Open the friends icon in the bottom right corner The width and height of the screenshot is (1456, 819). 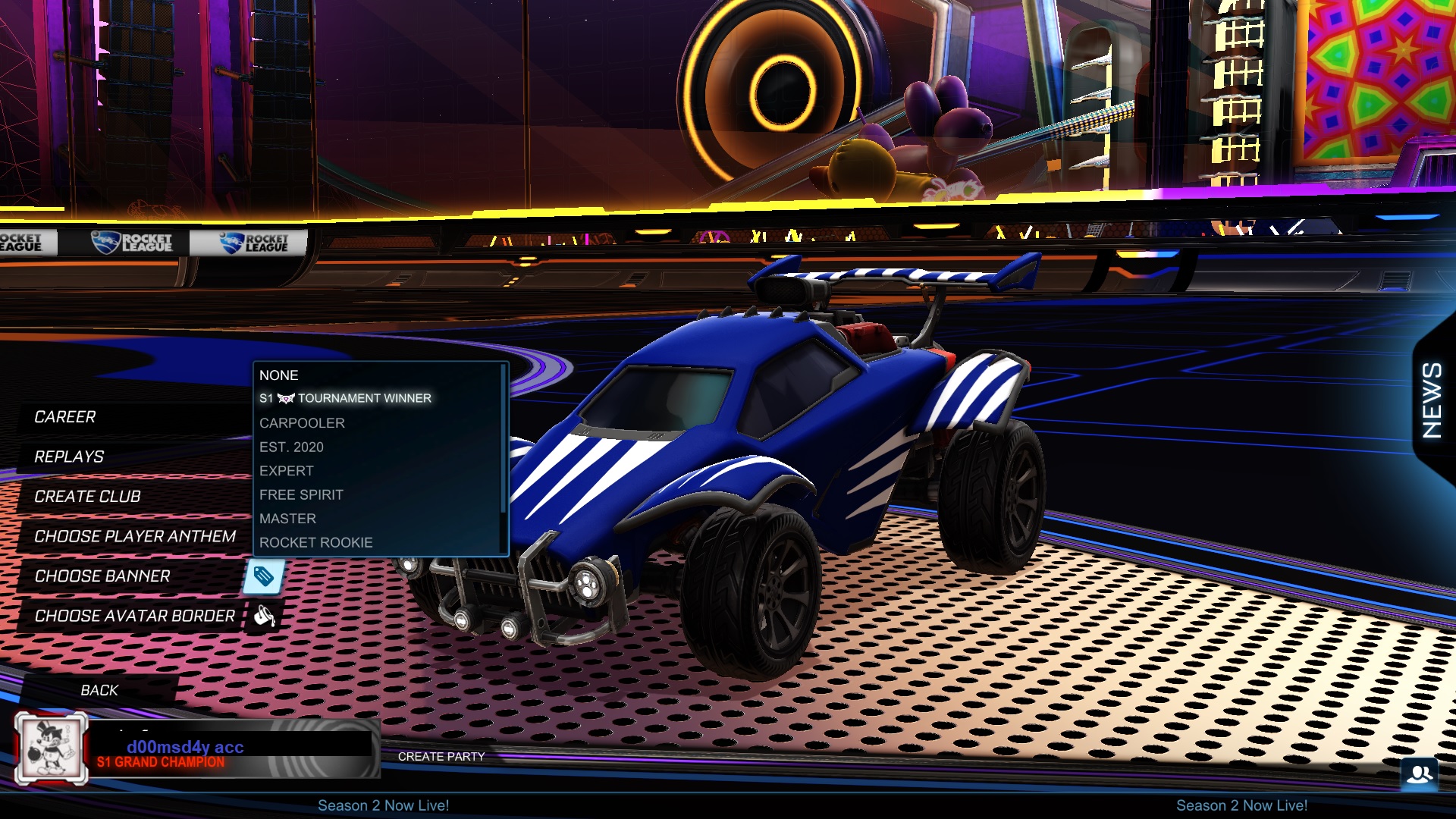[1421, 776]
